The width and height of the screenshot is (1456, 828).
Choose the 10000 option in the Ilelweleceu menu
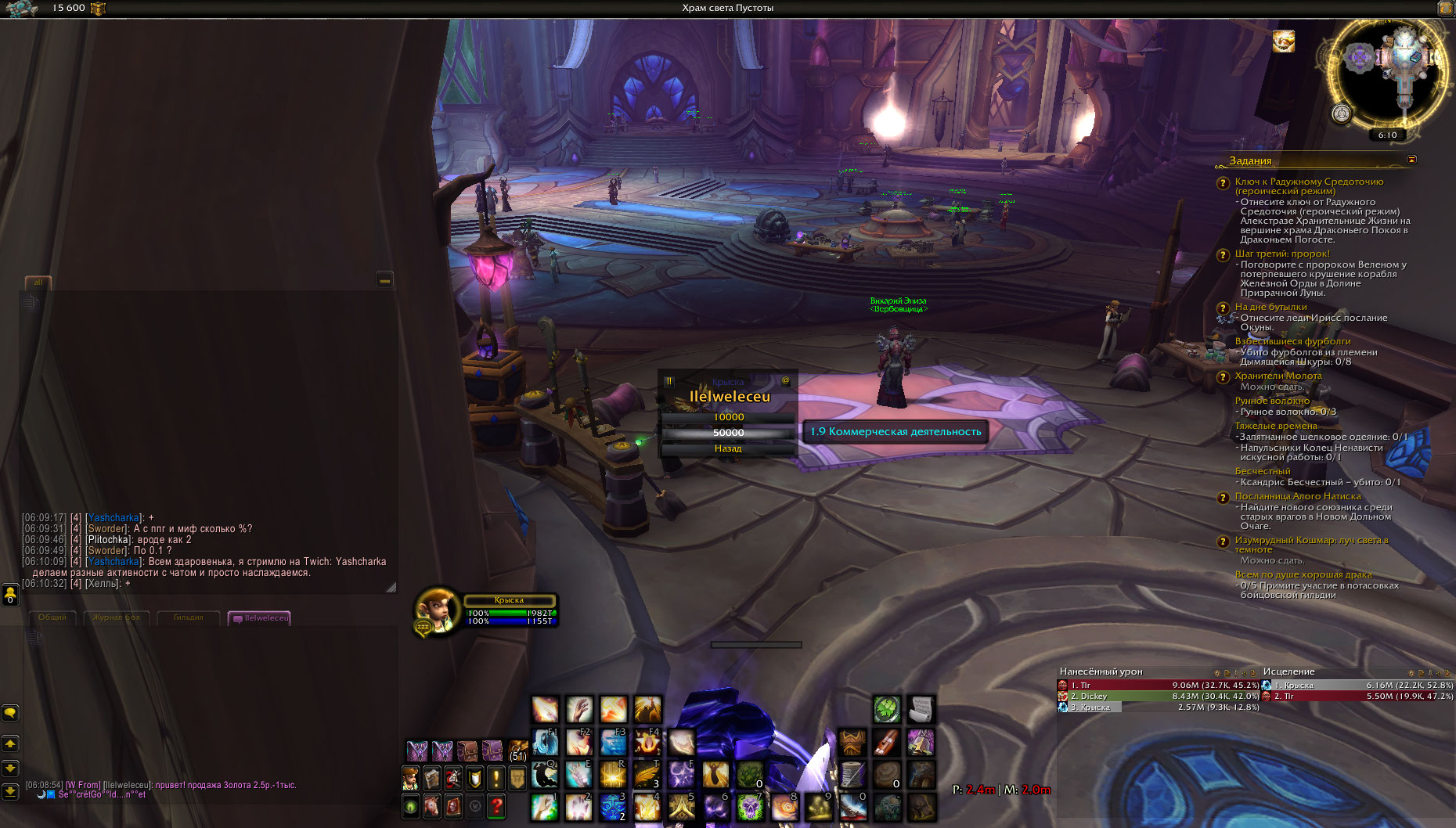click(x=728, y=417)
